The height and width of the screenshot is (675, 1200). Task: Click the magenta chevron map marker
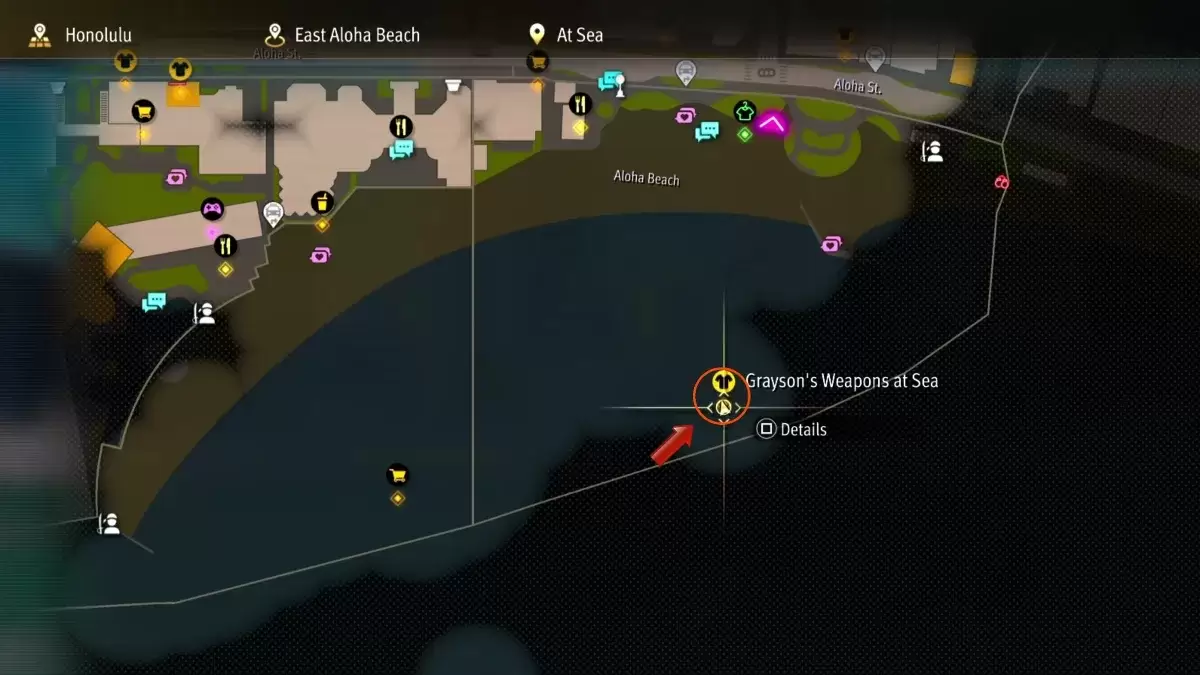(771, 123)
